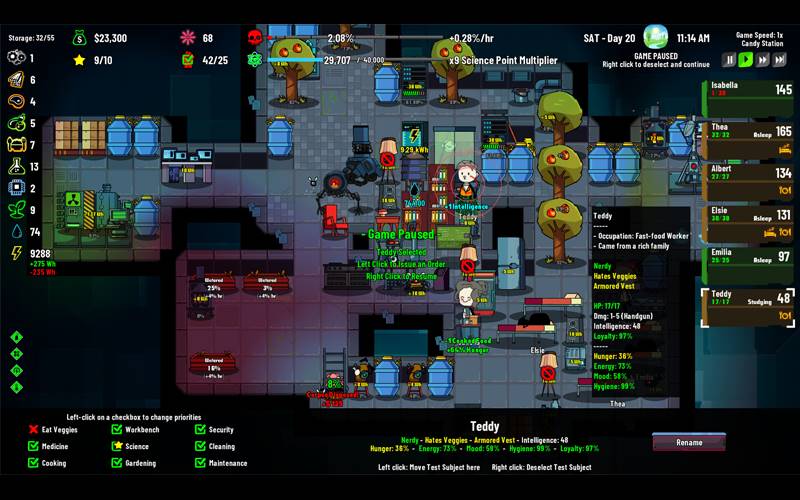The height and width of the screenshot is (500, 800).
Task: Set game speed to fast forward
Action: click(x=762, y=60)
